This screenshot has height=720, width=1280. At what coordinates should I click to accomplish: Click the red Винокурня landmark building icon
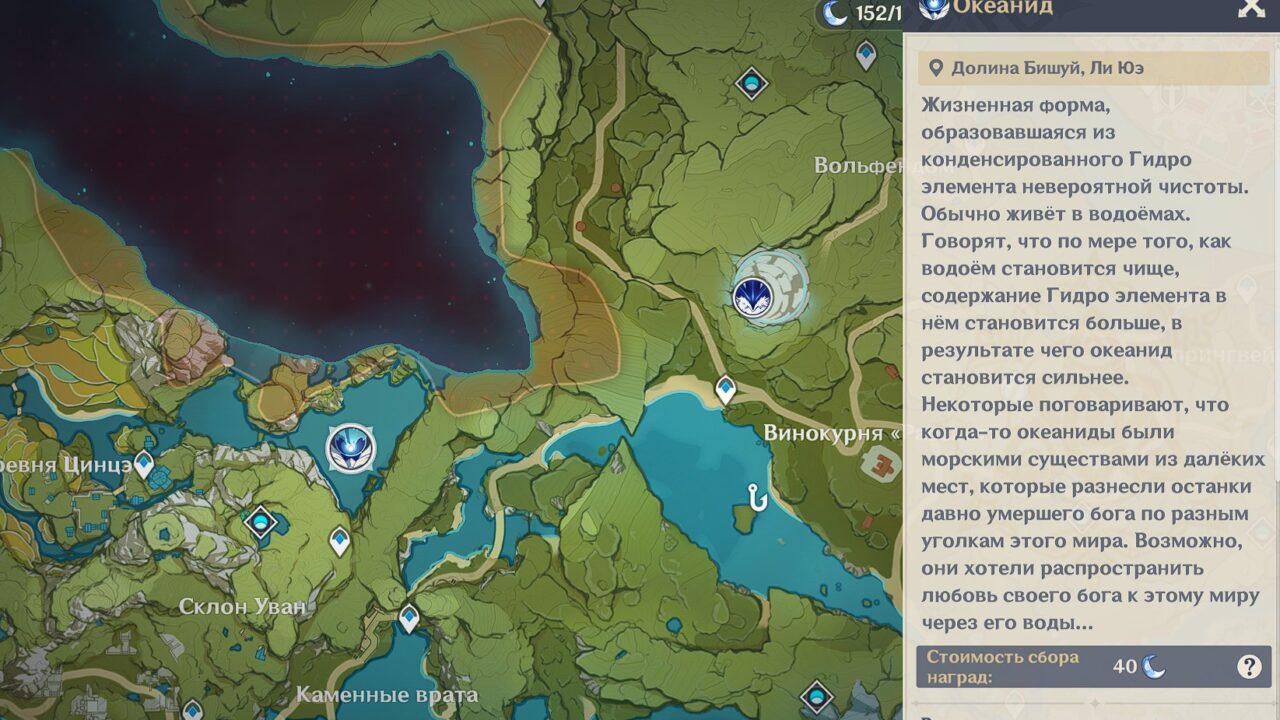tap(884, 461)
